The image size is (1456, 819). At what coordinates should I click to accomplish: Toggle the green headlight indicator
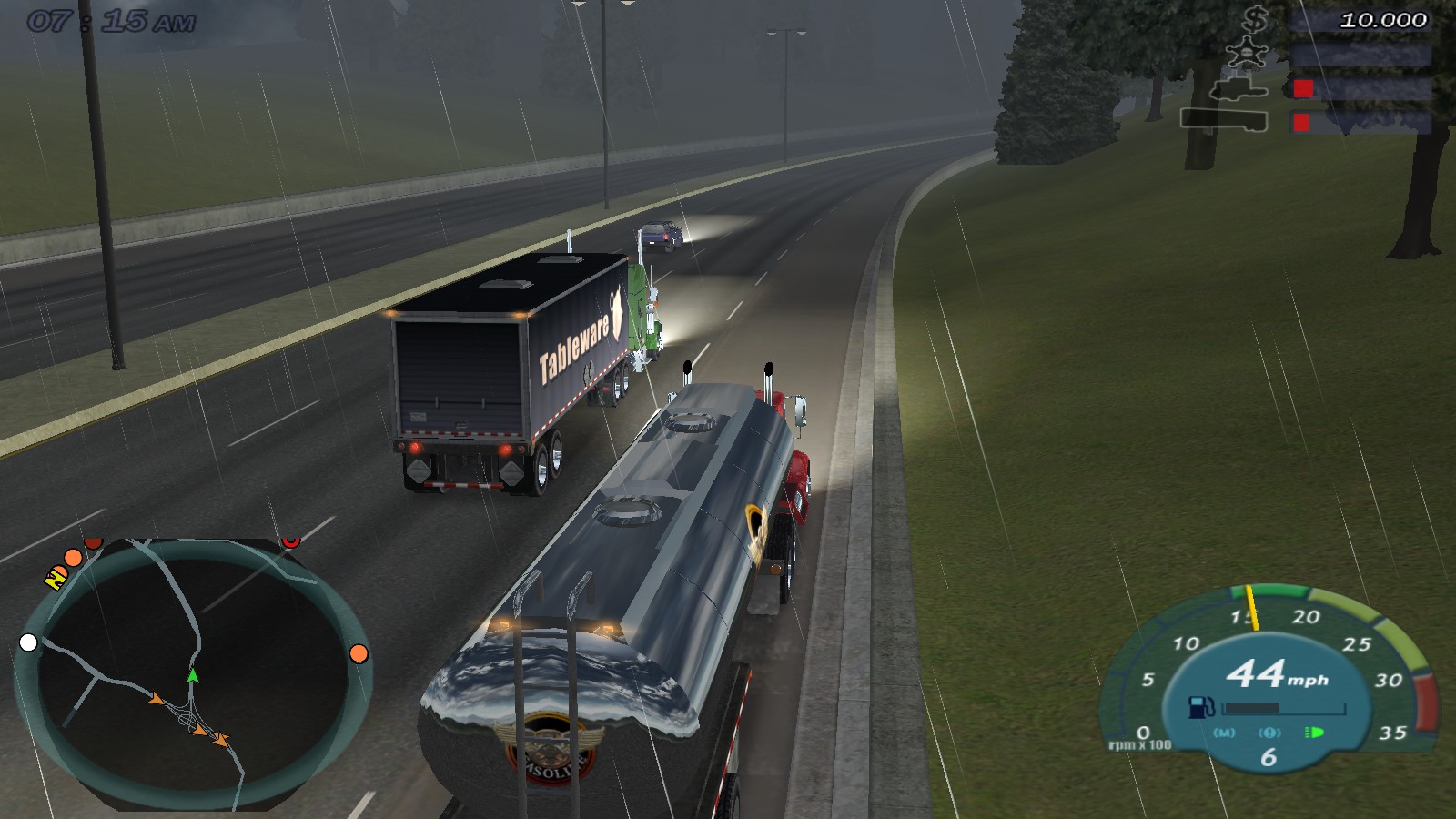click(x=1314, y=733)
